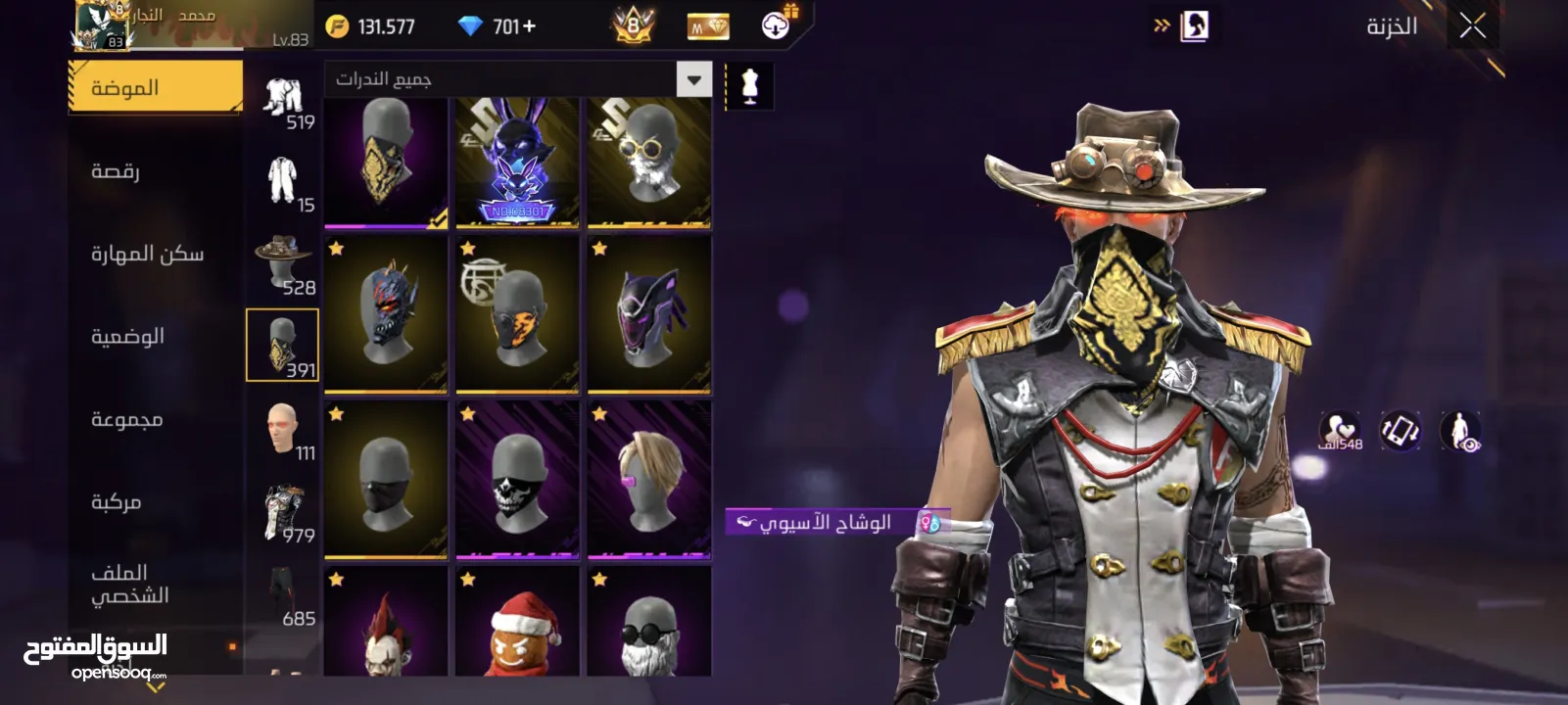Select the purple bunny mask item

click(517, 162)
